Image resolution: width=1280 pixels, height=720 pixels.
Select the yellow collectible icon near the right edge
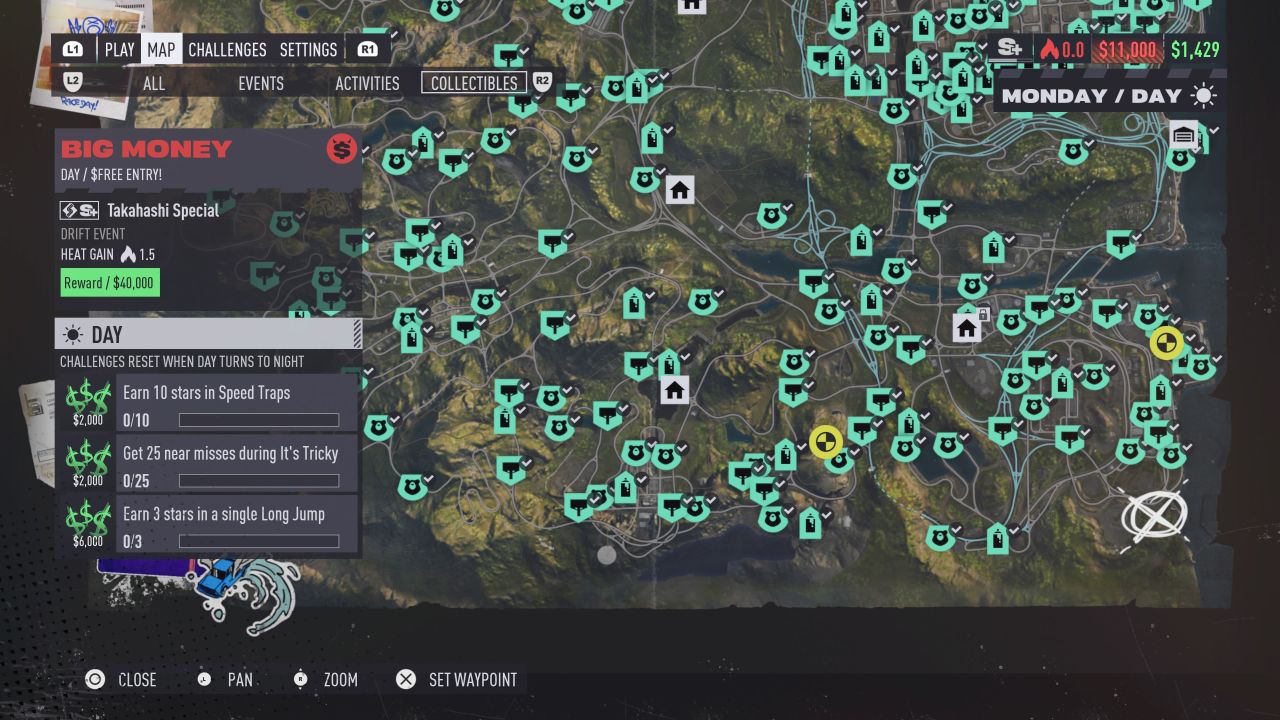[1167, 342]
